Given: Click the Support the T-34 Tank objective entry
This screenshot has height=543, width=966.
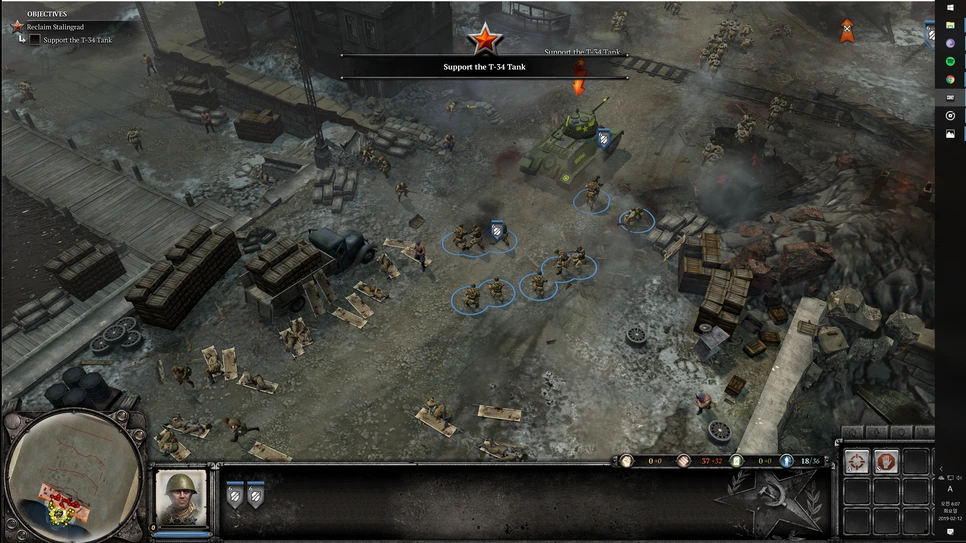Looking at the screenshot, I should (x=76, y=40).
